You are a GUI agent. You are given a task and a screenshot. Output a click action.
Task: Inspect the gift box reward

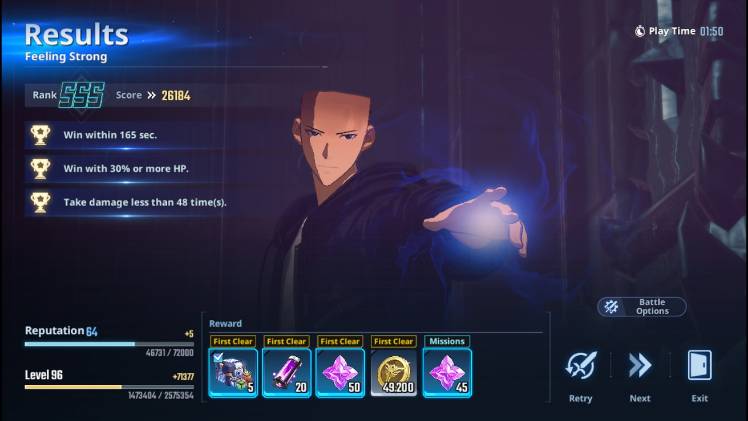tap(233, 372)
